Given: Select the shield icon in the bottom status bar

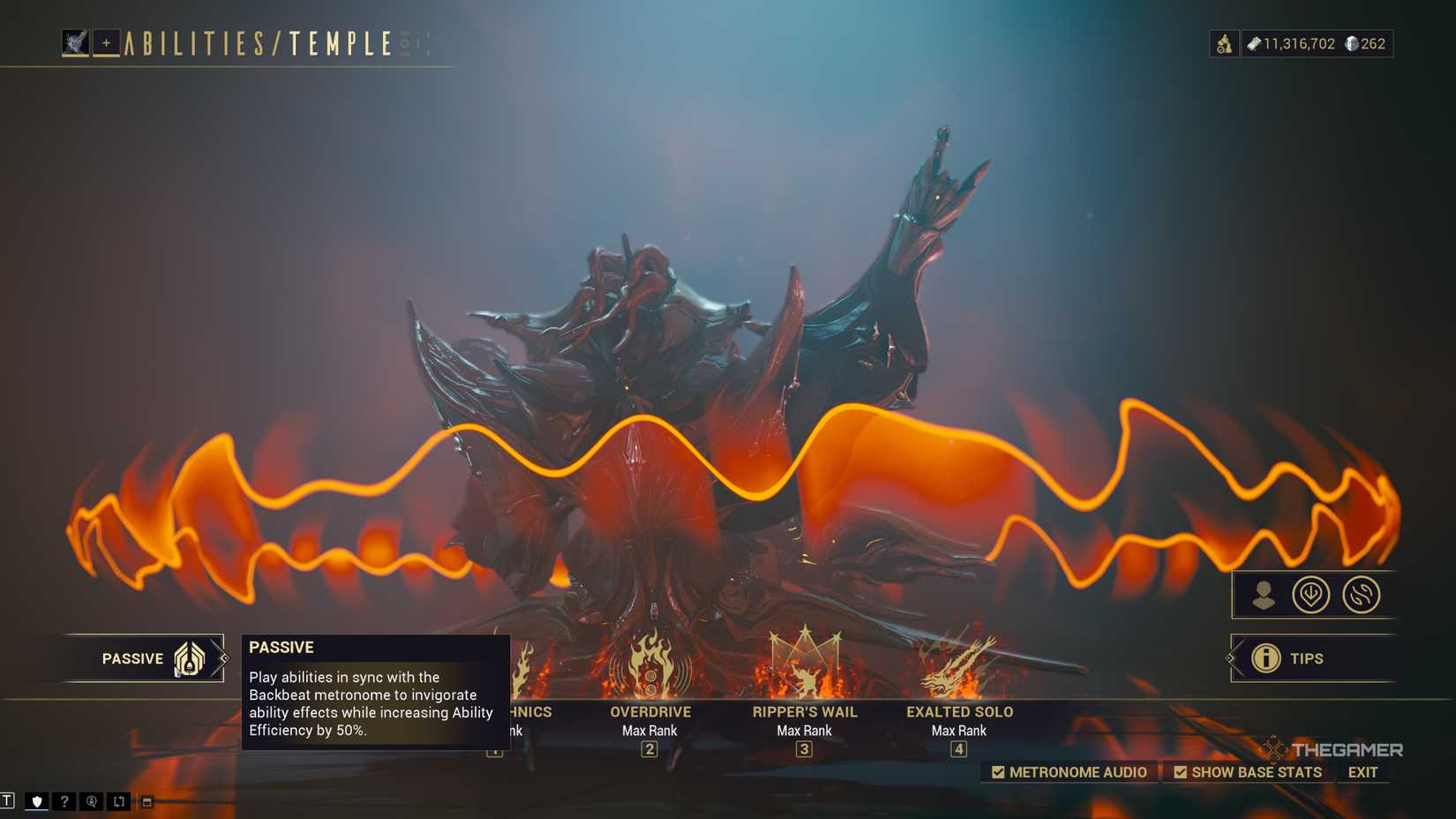Looking at the screenshot, I should [x=36, y=801].
